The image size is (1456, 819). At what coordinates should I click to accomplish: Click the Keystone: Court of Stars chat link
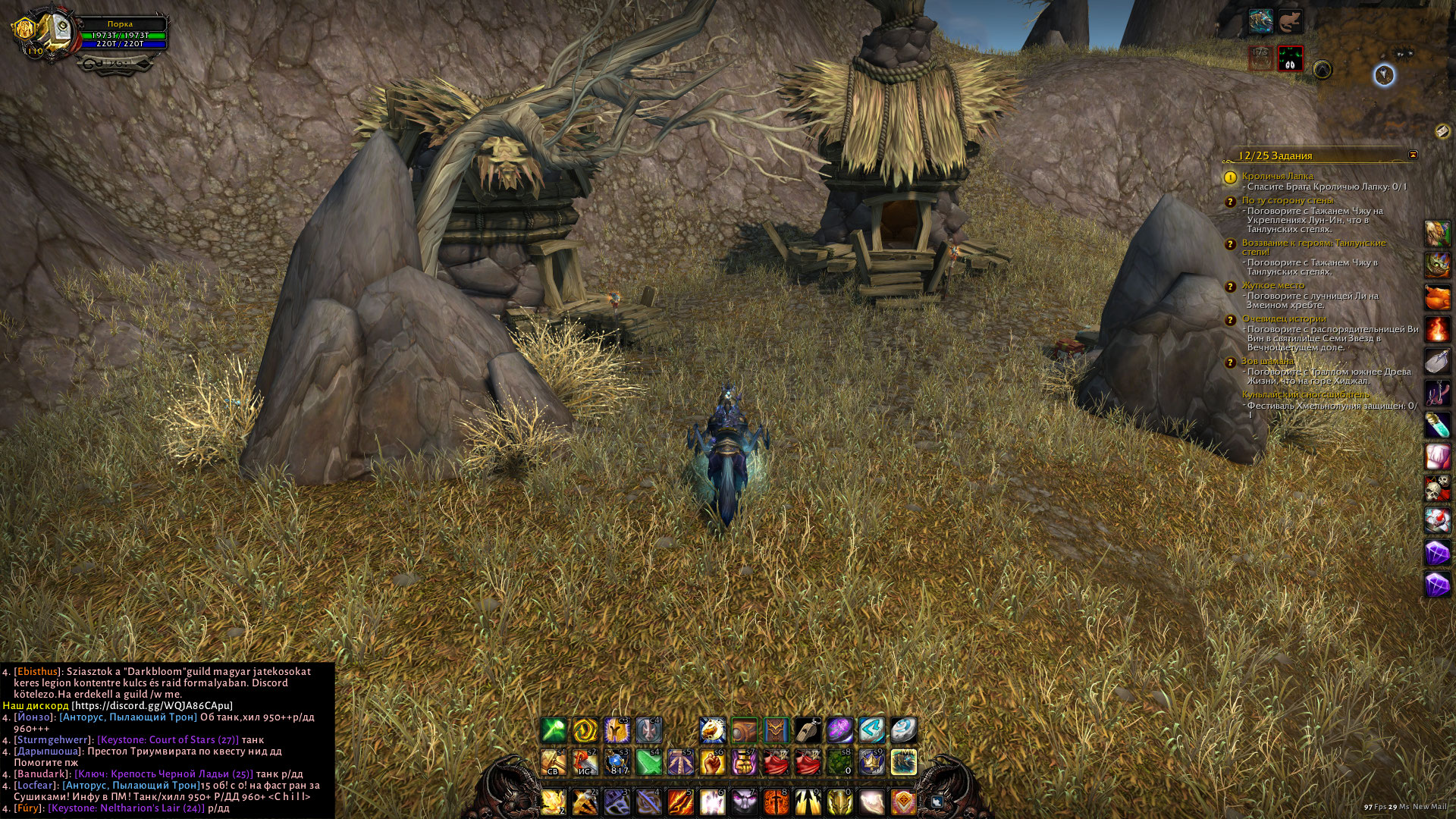[x=168, y=739]
